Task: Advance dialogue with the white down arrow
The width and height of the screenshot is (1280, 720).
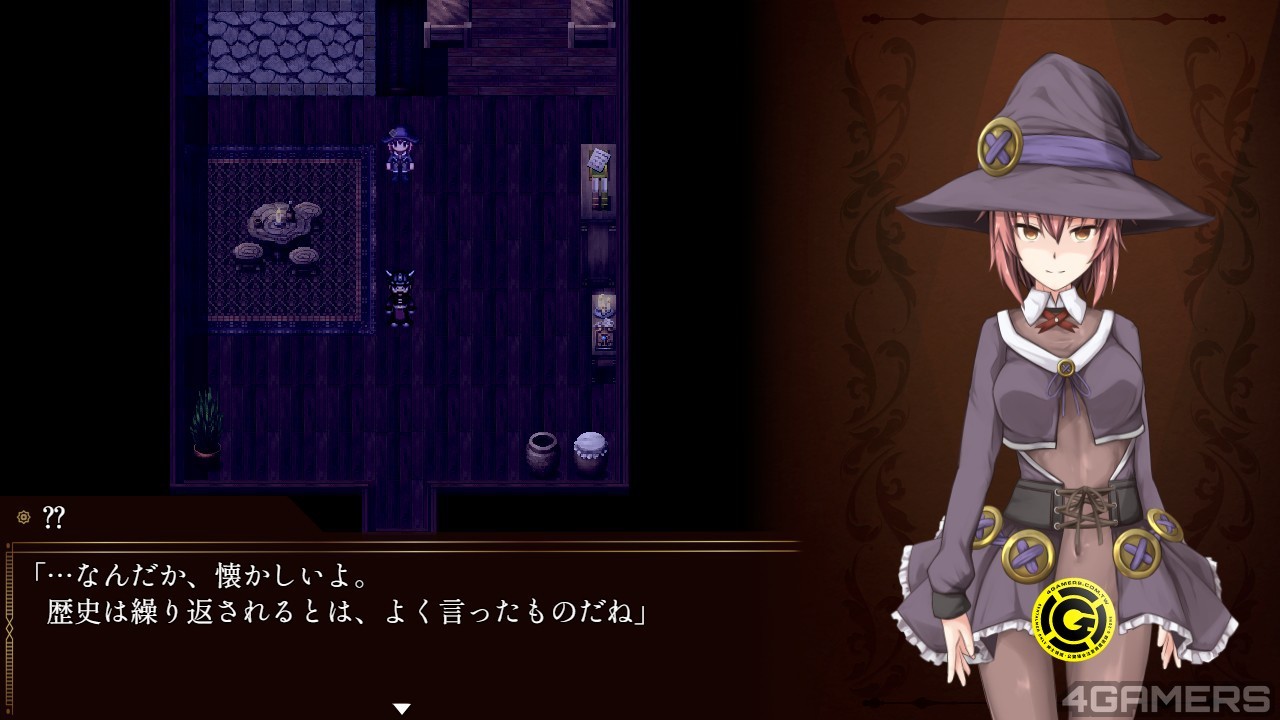Action: [x=402, y=708]
